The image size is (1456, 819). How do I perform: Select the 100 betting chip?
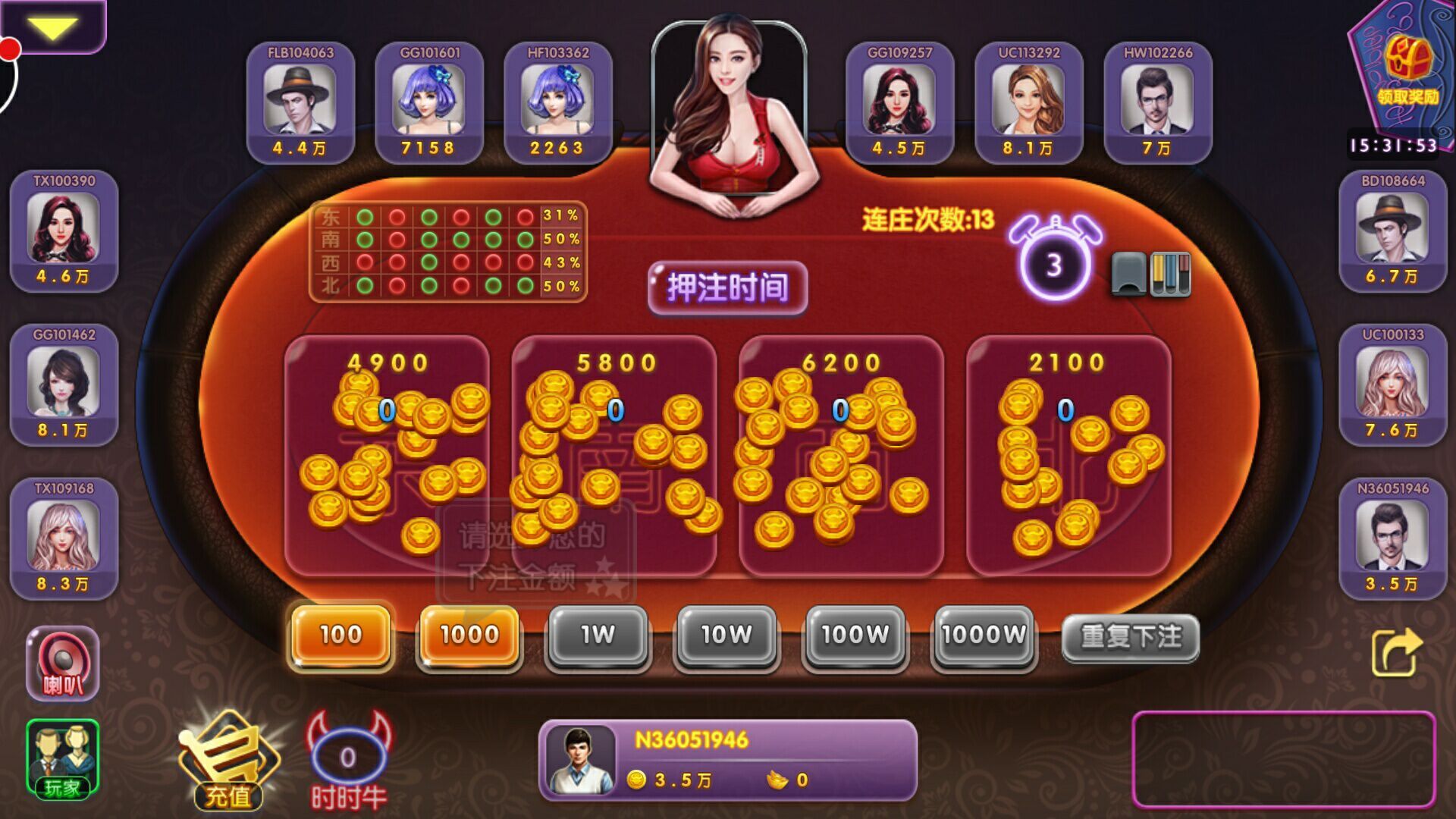(340, 637)
